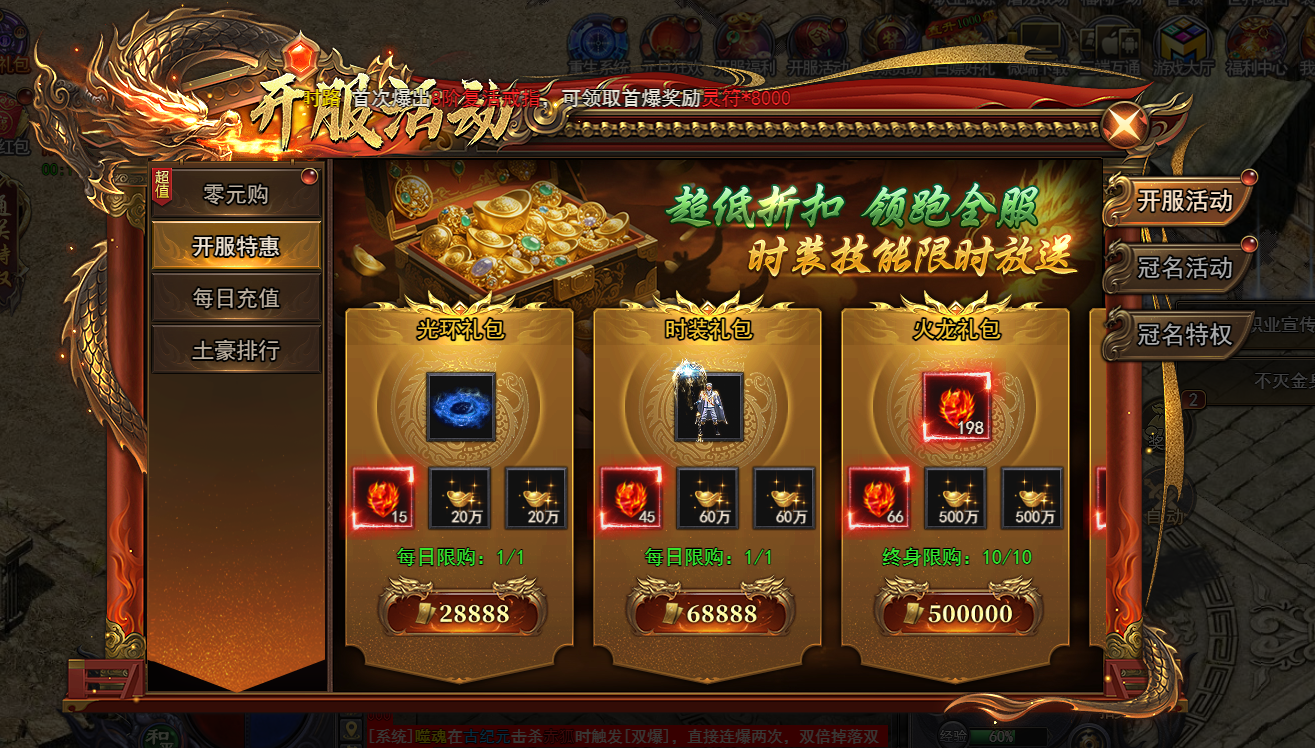
Task: Switch to the 每日充值 tab
Action: (x=237, y=297)
